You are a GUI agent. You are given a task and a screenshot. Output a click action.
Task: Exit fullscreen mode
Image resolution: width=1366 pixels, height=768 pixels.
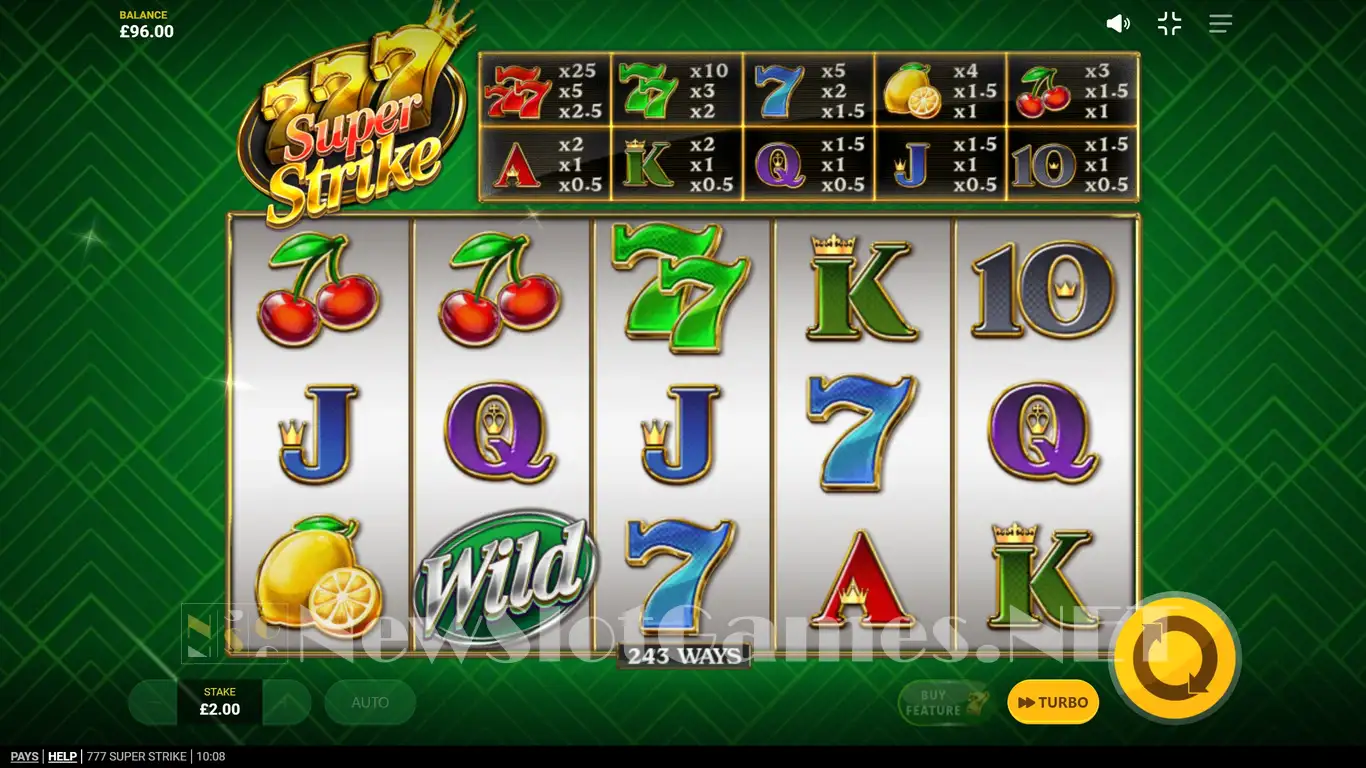tap(1169, 24)
